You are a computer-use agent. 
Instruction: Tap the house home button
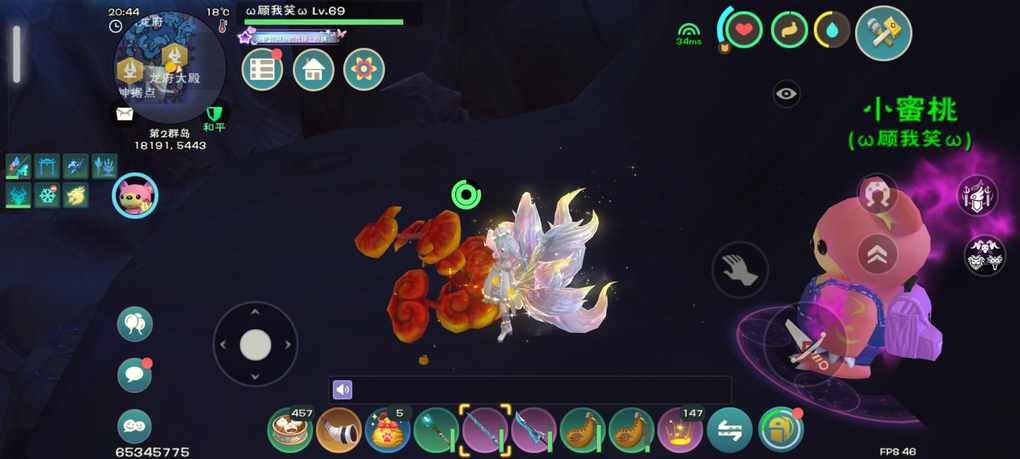[x=313, y=70]
